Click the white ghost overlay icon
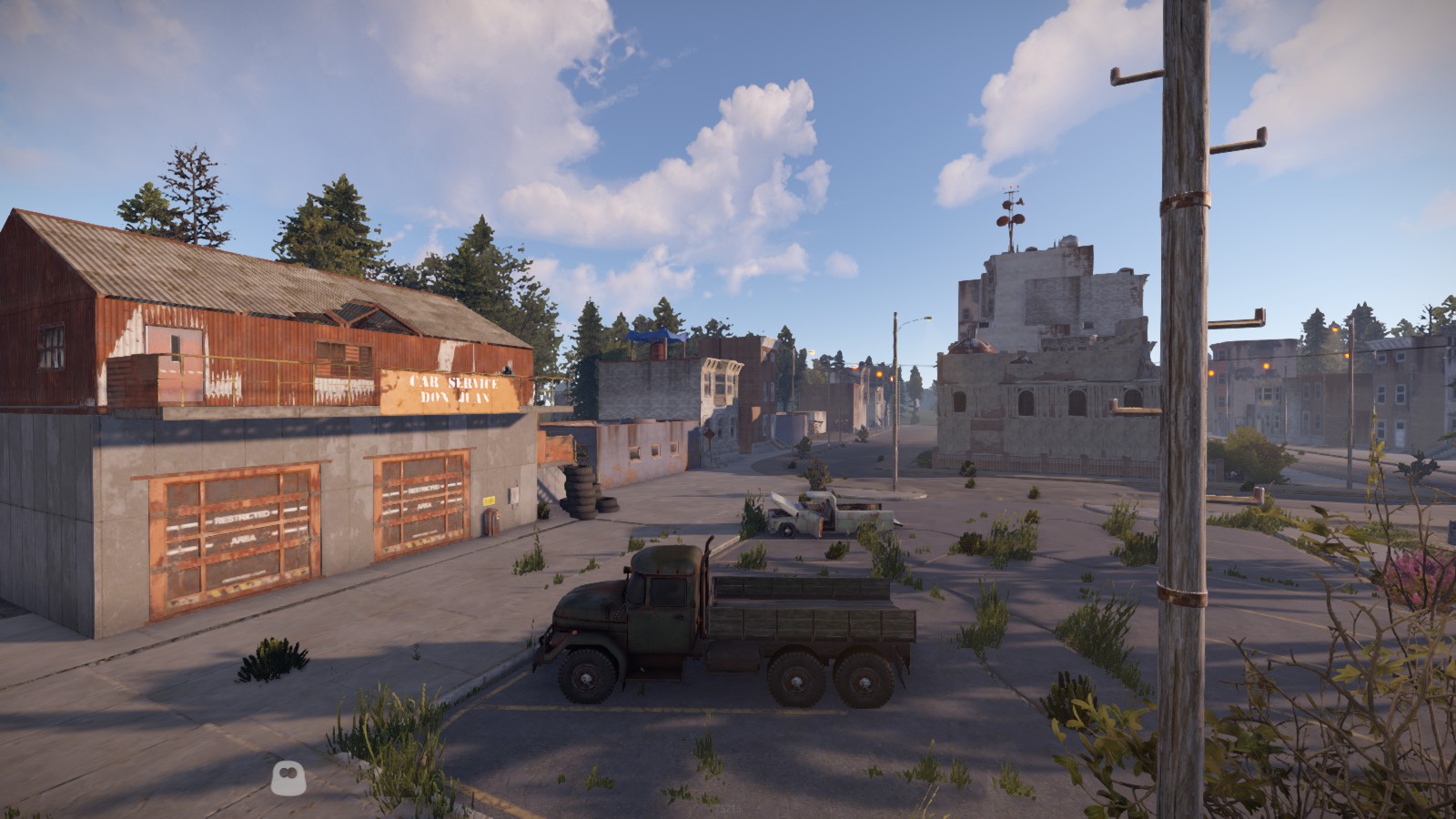Screen dimensions: 1456x819 [x=288, y=775]
